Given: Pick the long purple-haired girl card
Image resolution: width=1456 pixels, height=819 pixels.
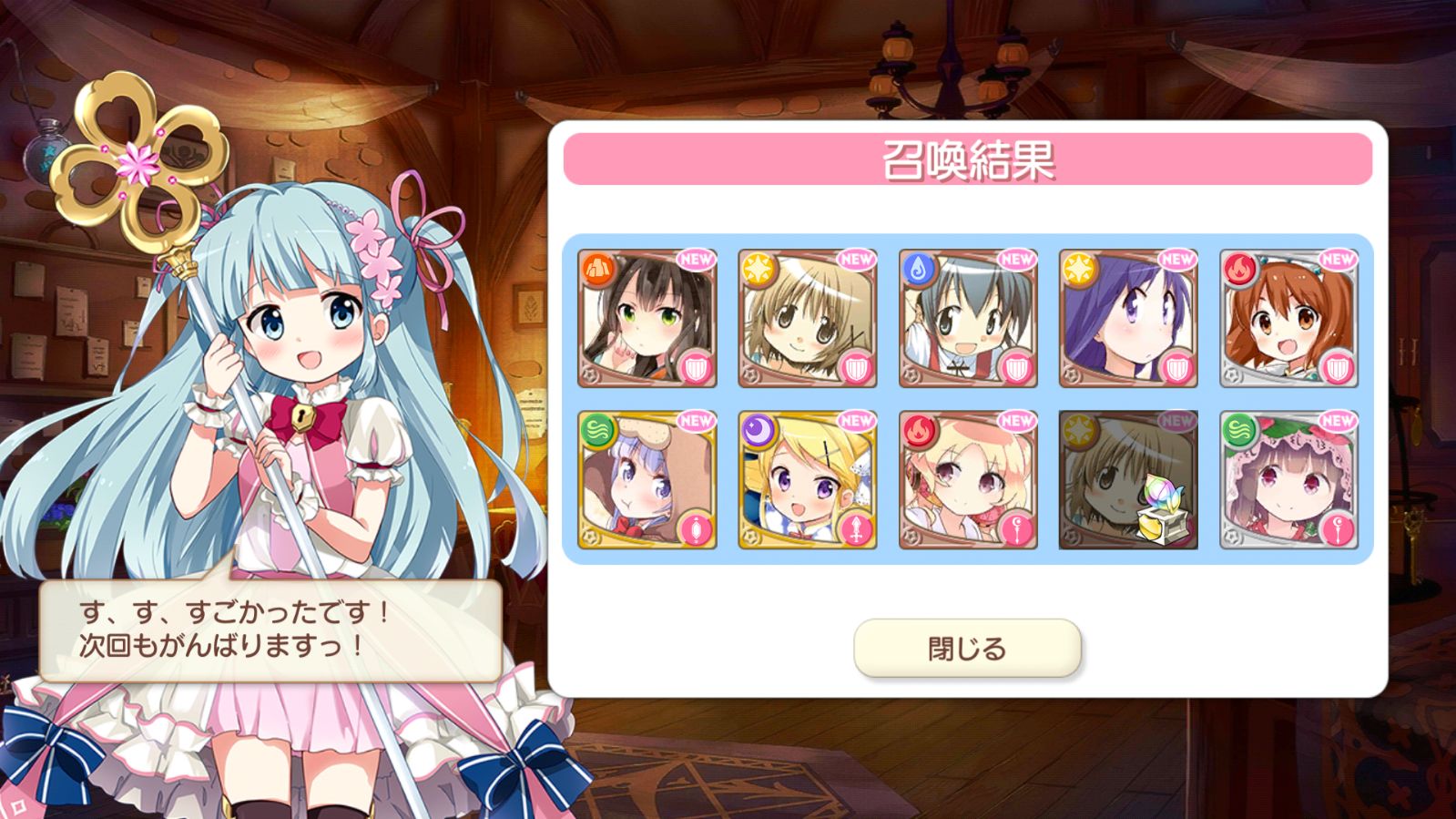Looking at the screenshot, I should [x=1128, y=318].
